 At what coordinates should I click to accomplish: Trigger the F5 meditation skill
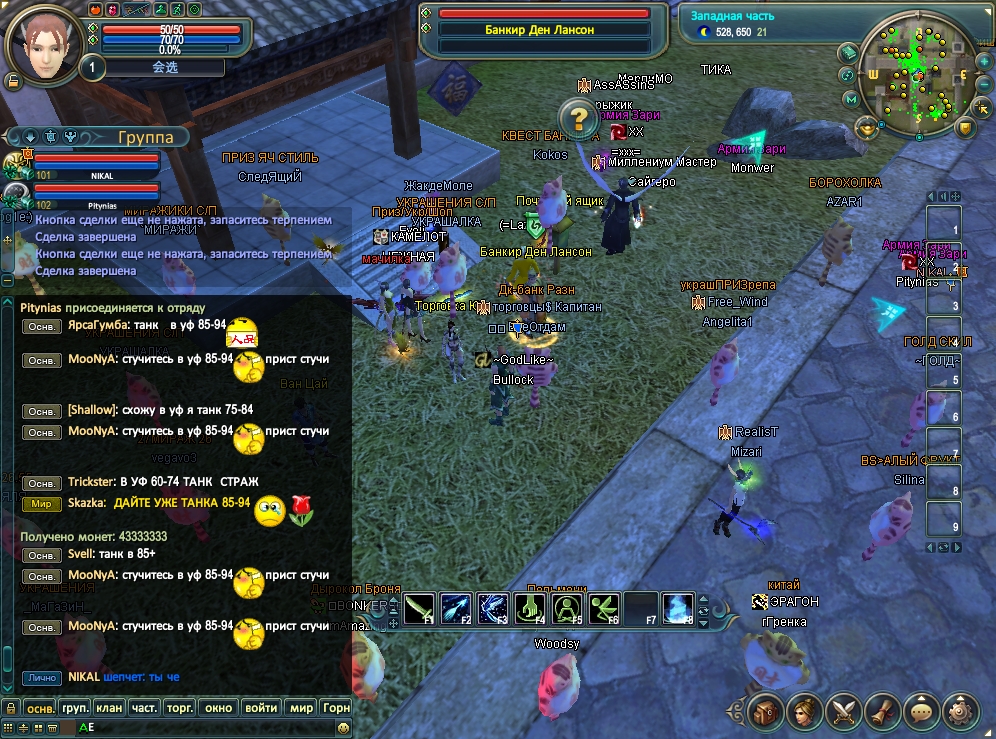pos(567,608)
